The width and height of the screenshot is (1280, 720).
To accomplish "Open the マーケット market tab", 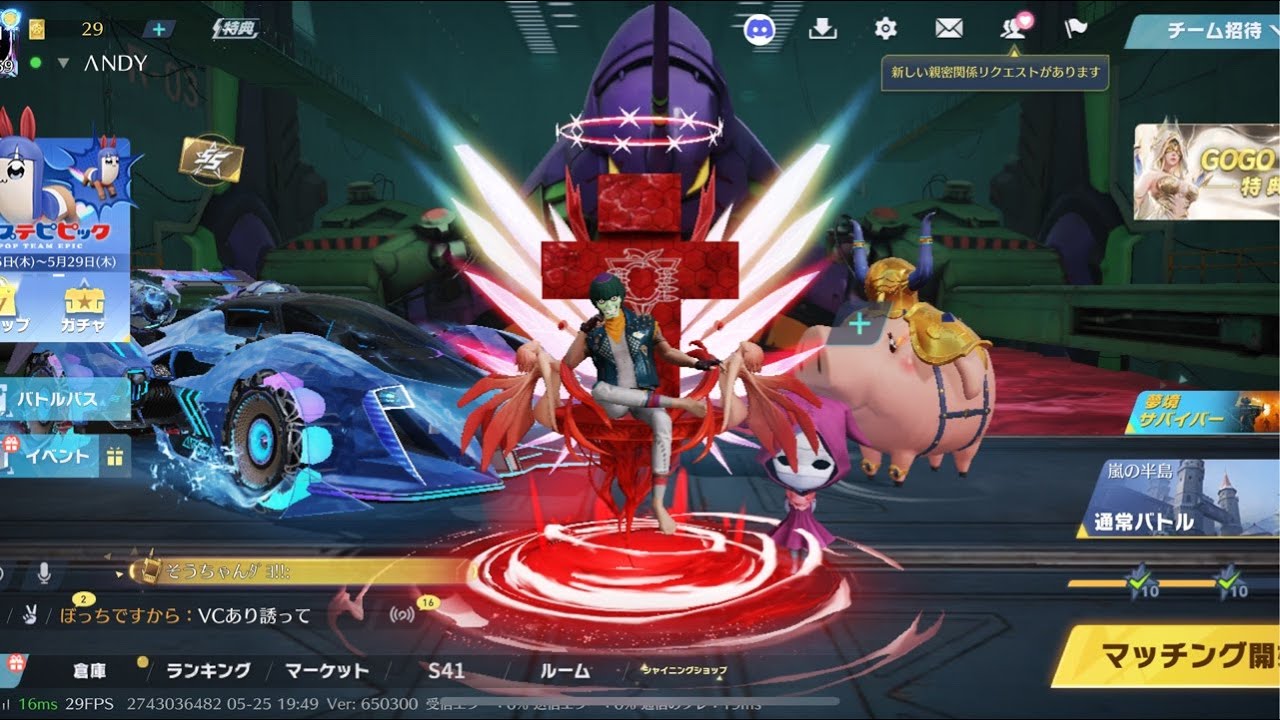I will click(x=327, y=671).
